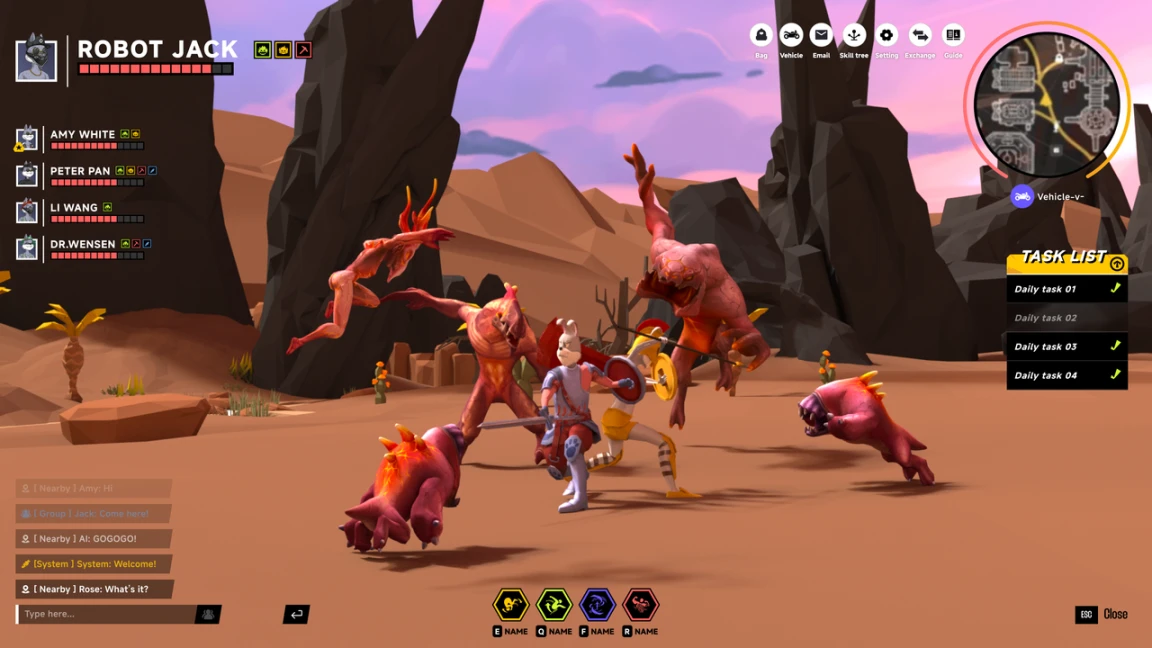1152x648 pixels.
Task: Focus the "Type here..." chat input
Action: (x=107, y=614)
